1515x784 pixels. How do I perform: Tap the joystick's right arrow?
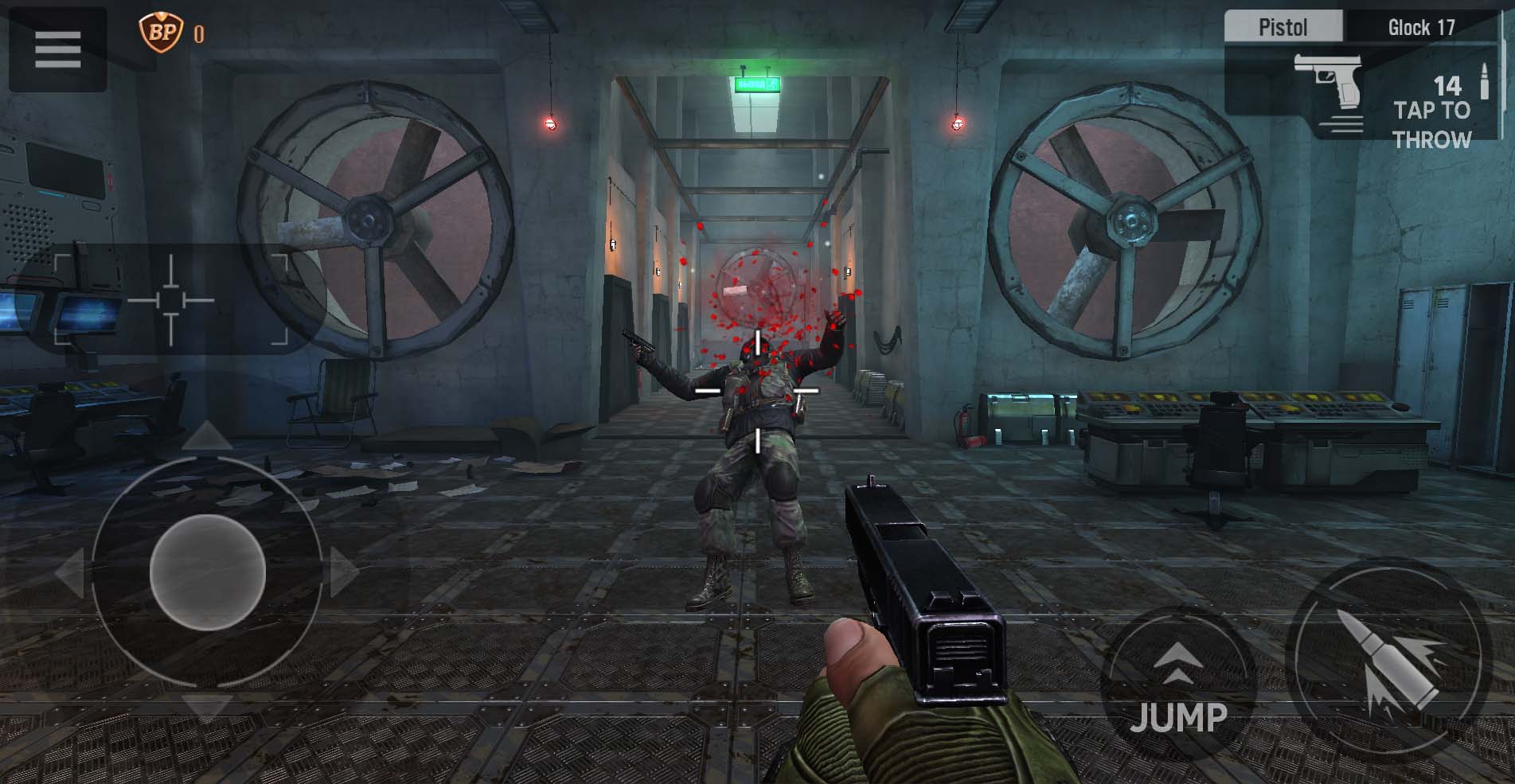pyautogui.click(x=344, y=571)
